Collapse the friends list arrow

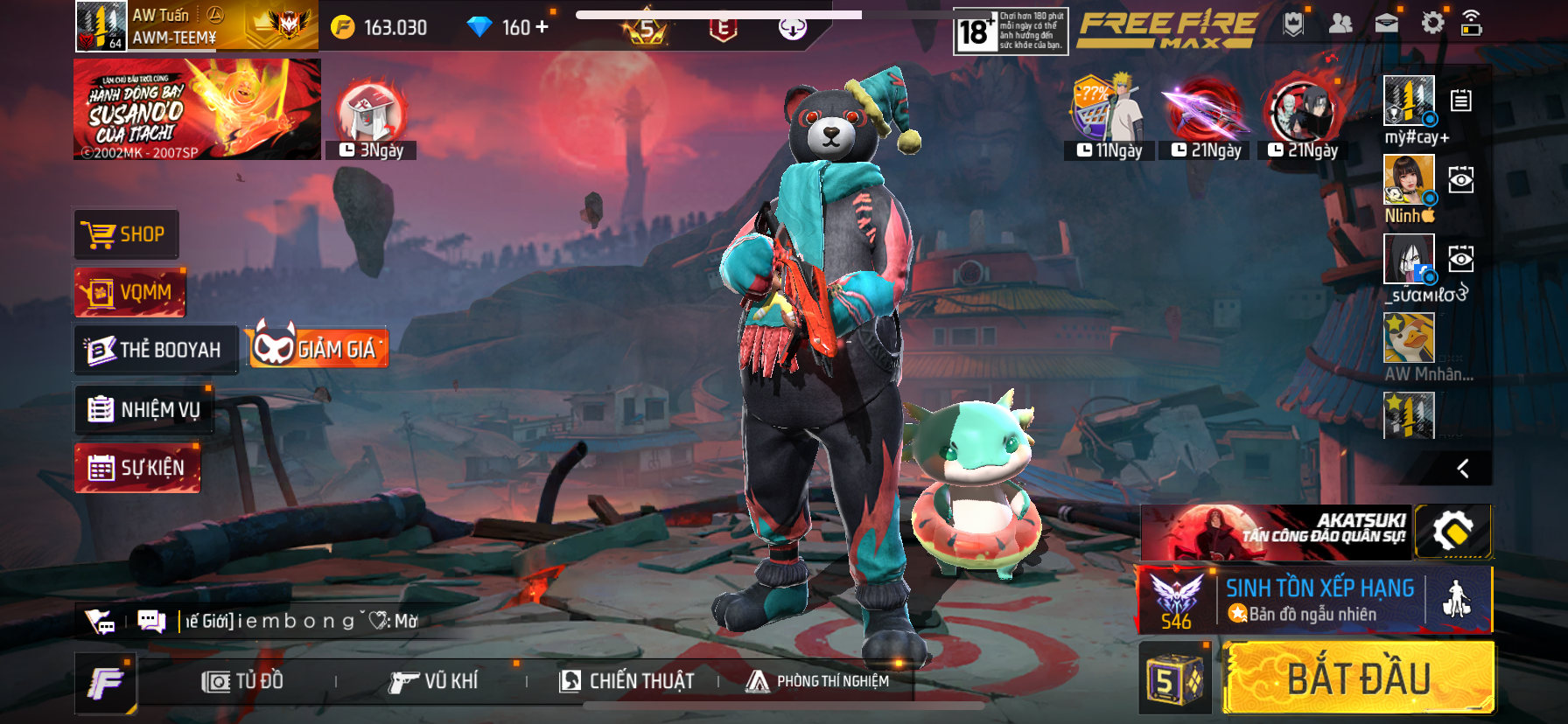click(x=1462, y=469)
